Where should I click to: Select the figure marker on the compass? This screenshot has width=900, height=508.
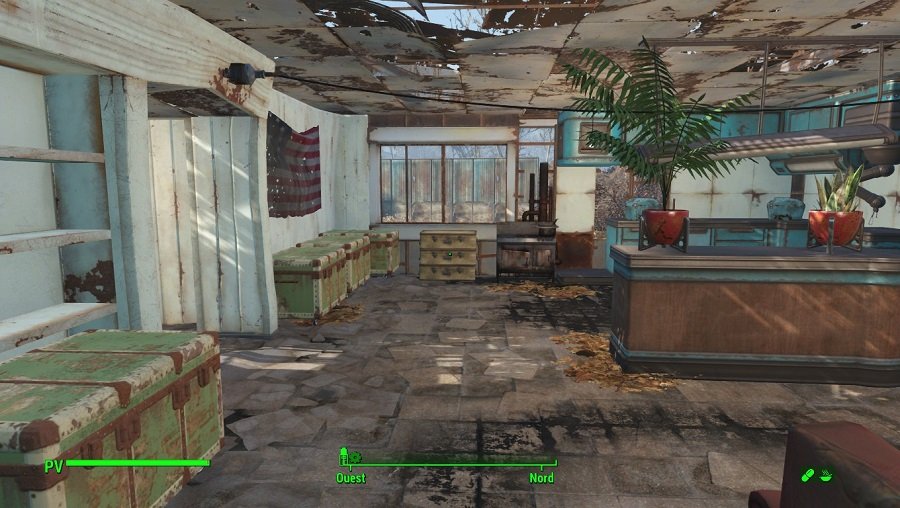click(x=343, y=455)
